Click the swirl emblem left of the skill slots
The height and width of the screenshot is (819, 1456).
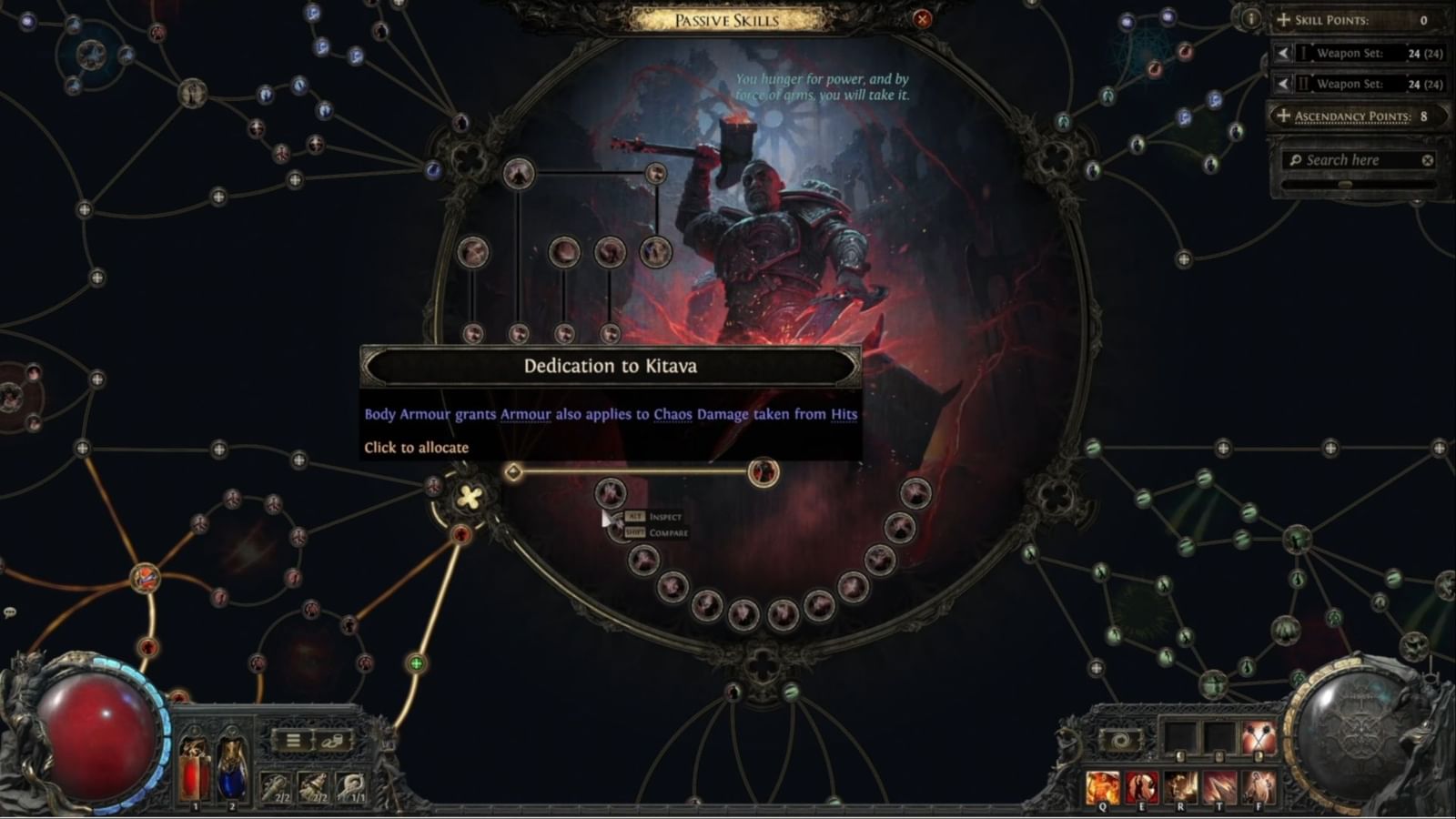[1119, 738]
